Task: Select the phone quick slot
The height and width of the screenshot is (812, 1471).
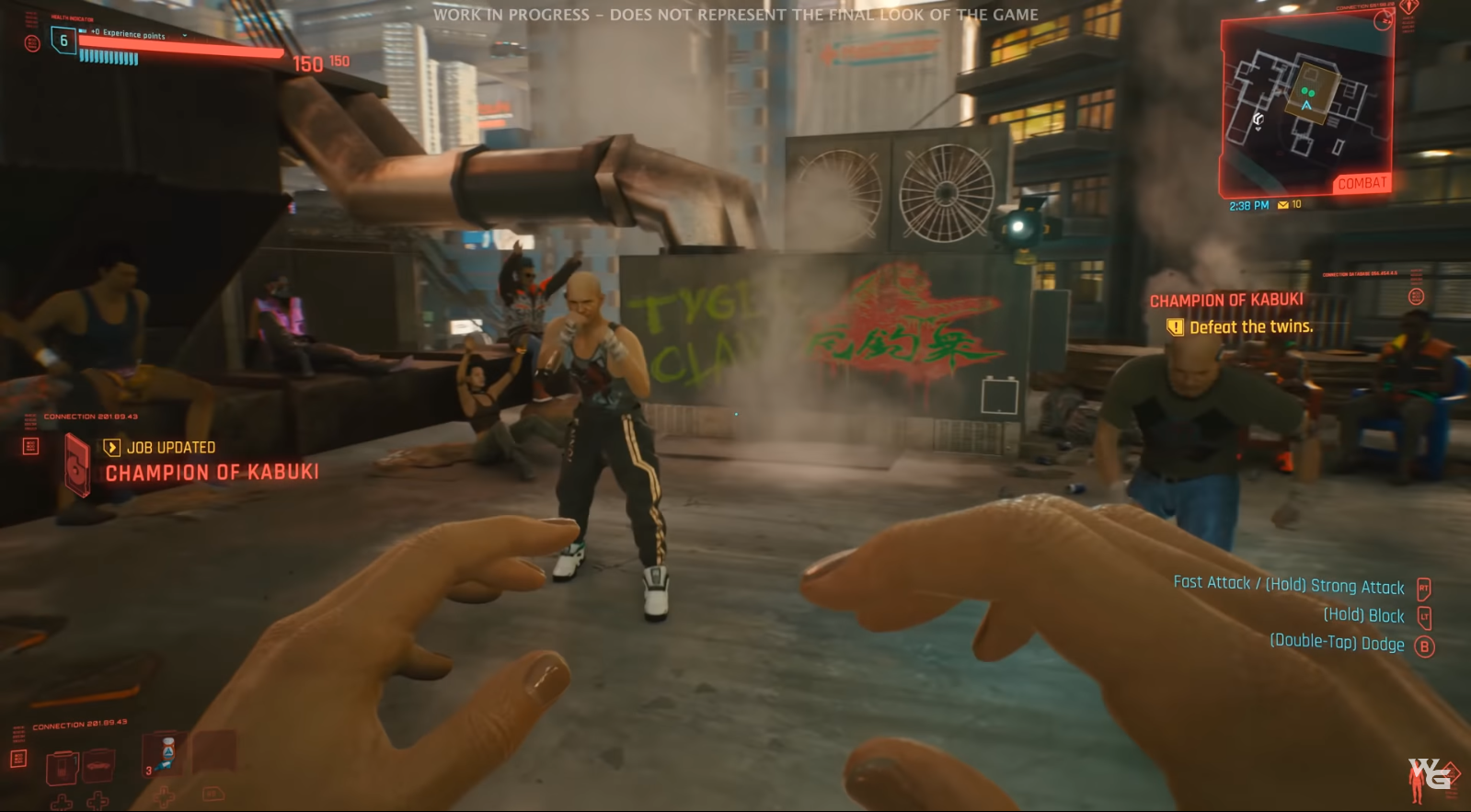Action: point(62,766)
